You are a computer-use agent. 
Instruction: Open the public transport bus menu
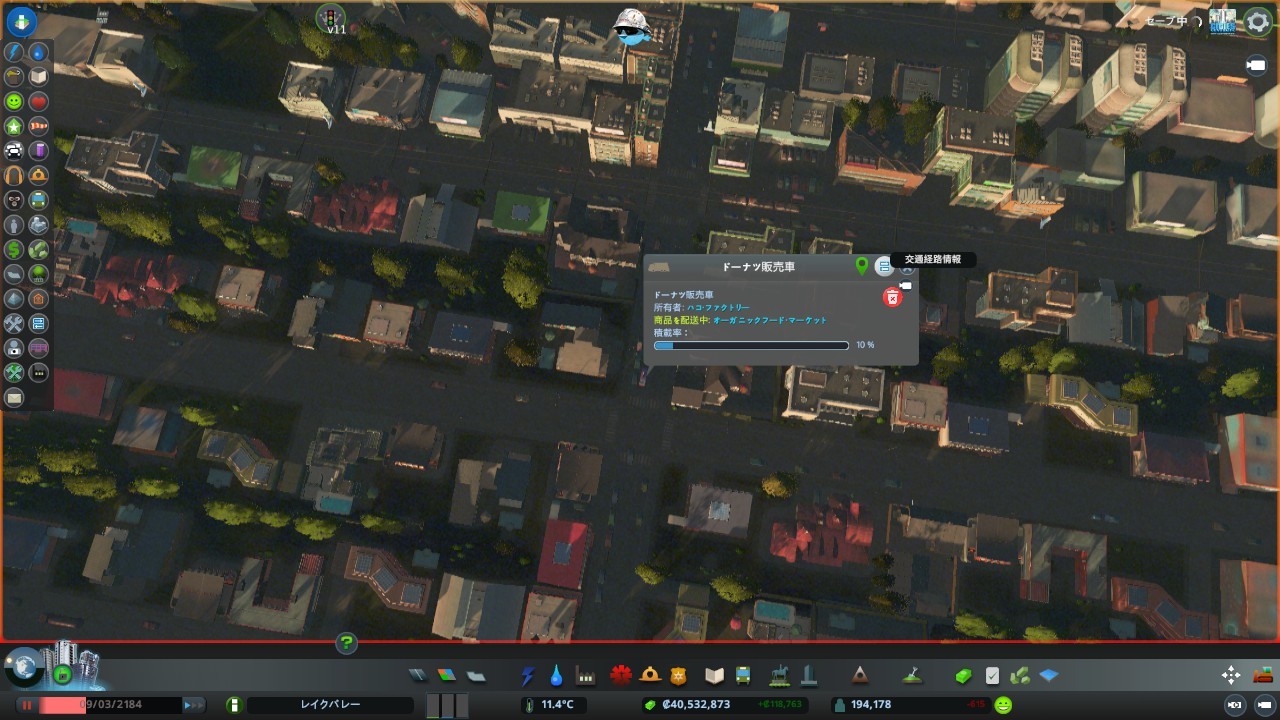[x=743, y=675]
